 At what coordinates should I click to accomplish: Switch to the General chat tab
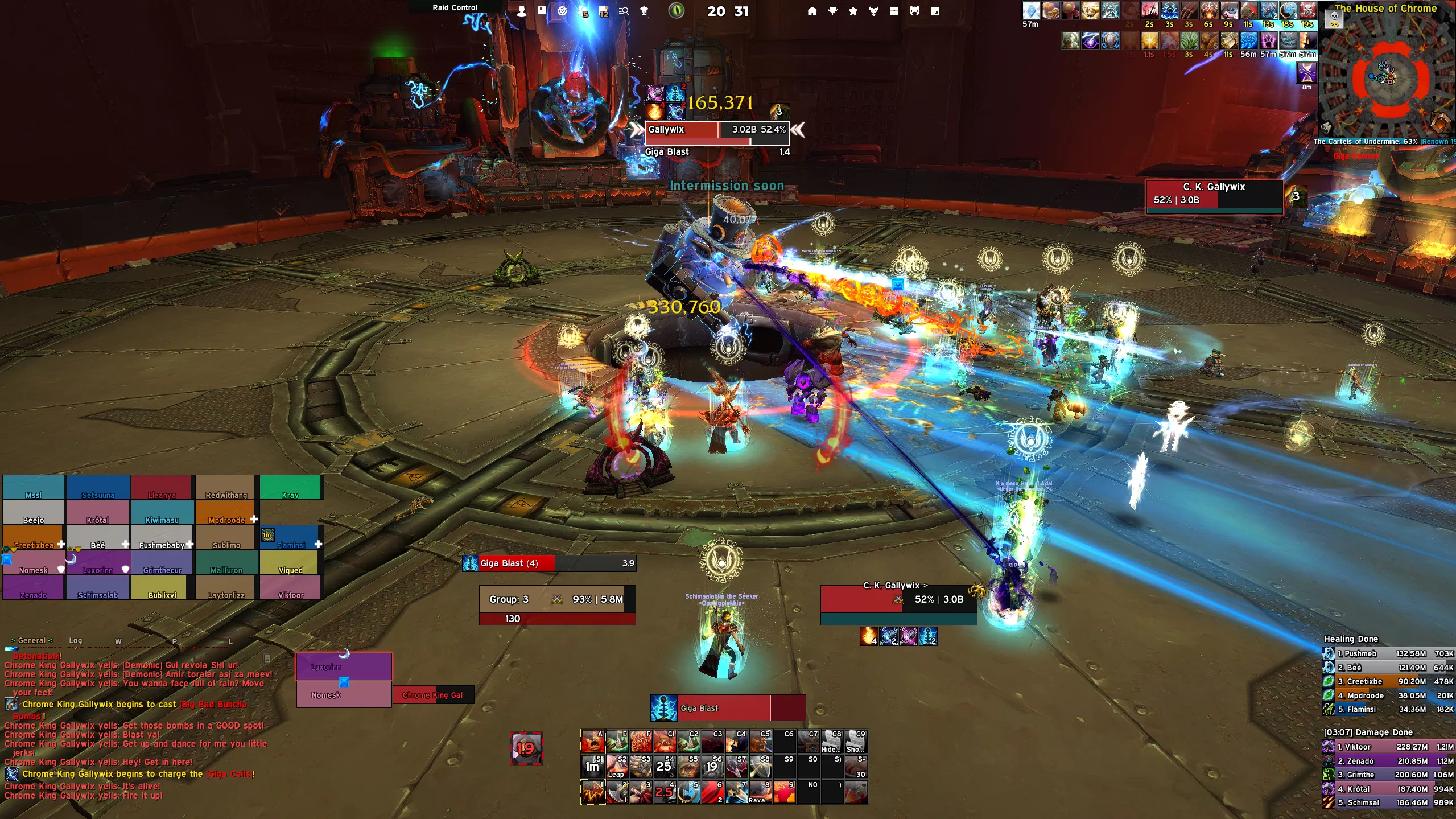tap(32, 640)
